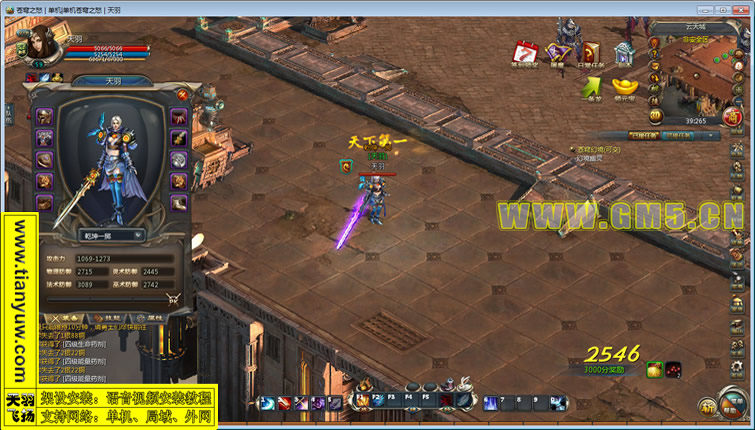Click the green arrow upgrade icon
The height and width of the screenshot is (430, 755).
point(591,87)
